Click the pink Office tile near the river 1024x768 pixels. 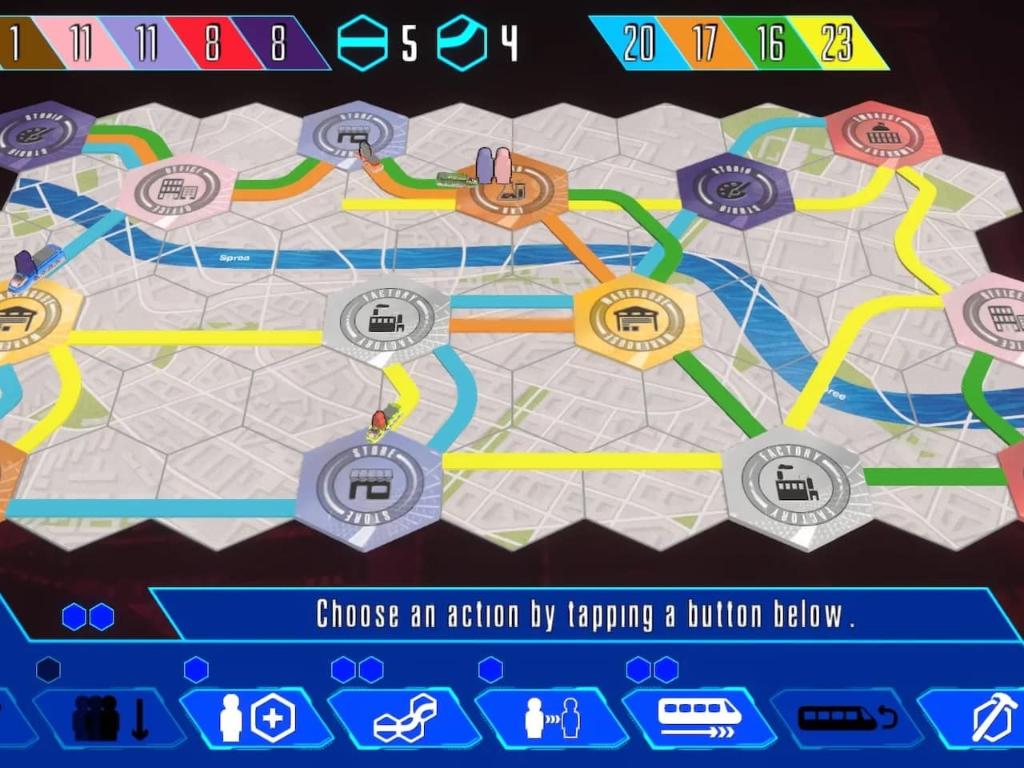[176, 189]
